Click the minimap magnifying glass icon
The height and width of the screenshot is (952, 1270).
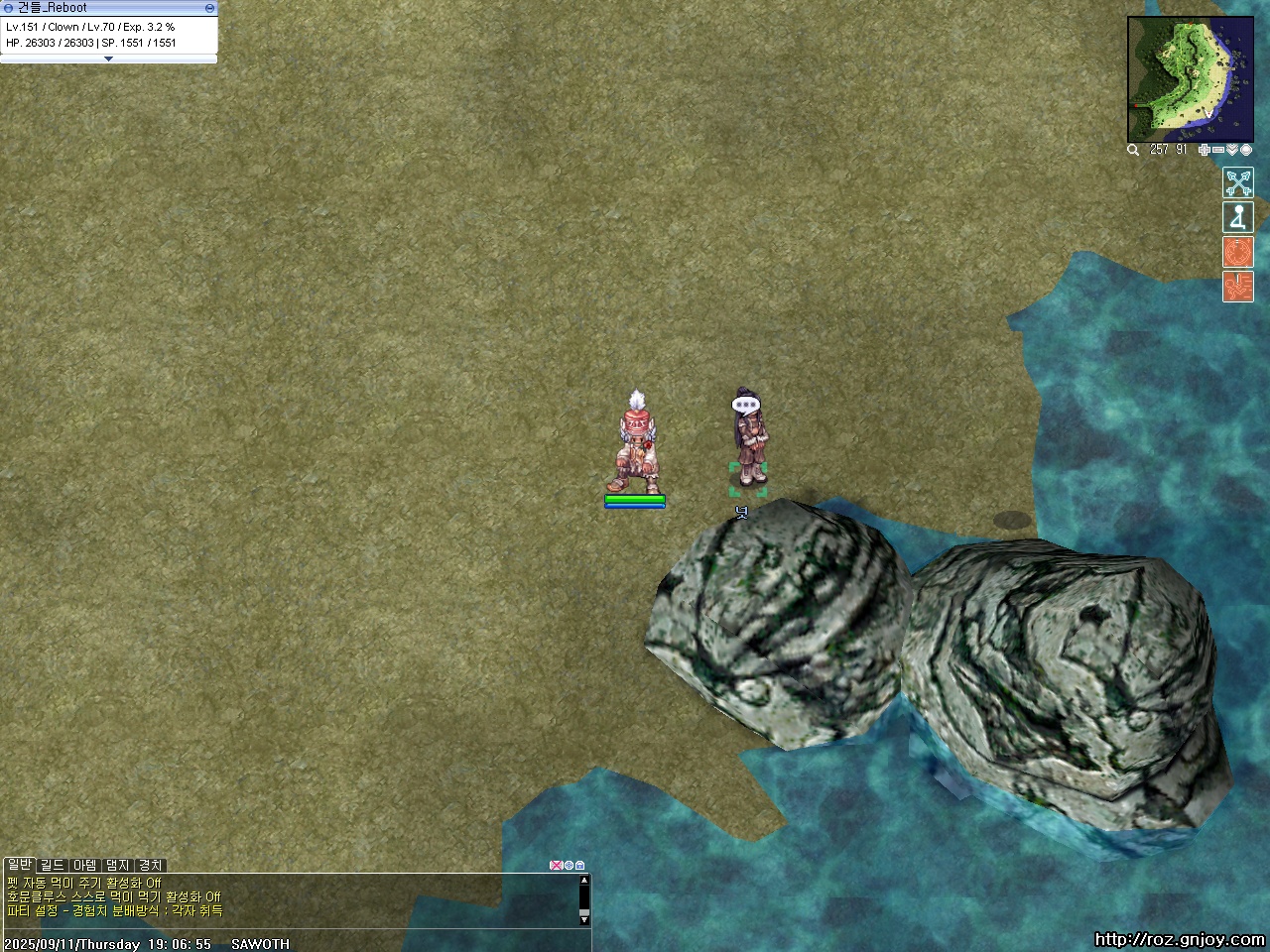pyautogui.click(x=1133, y=150)
